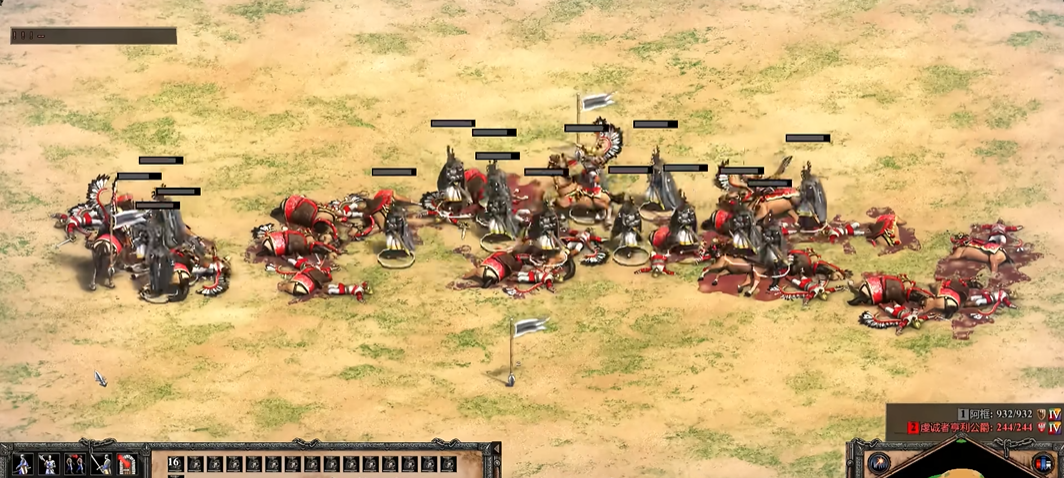Activate the flare signal button beside minimap
The image size is (1064, 478).
pos(879,462)
